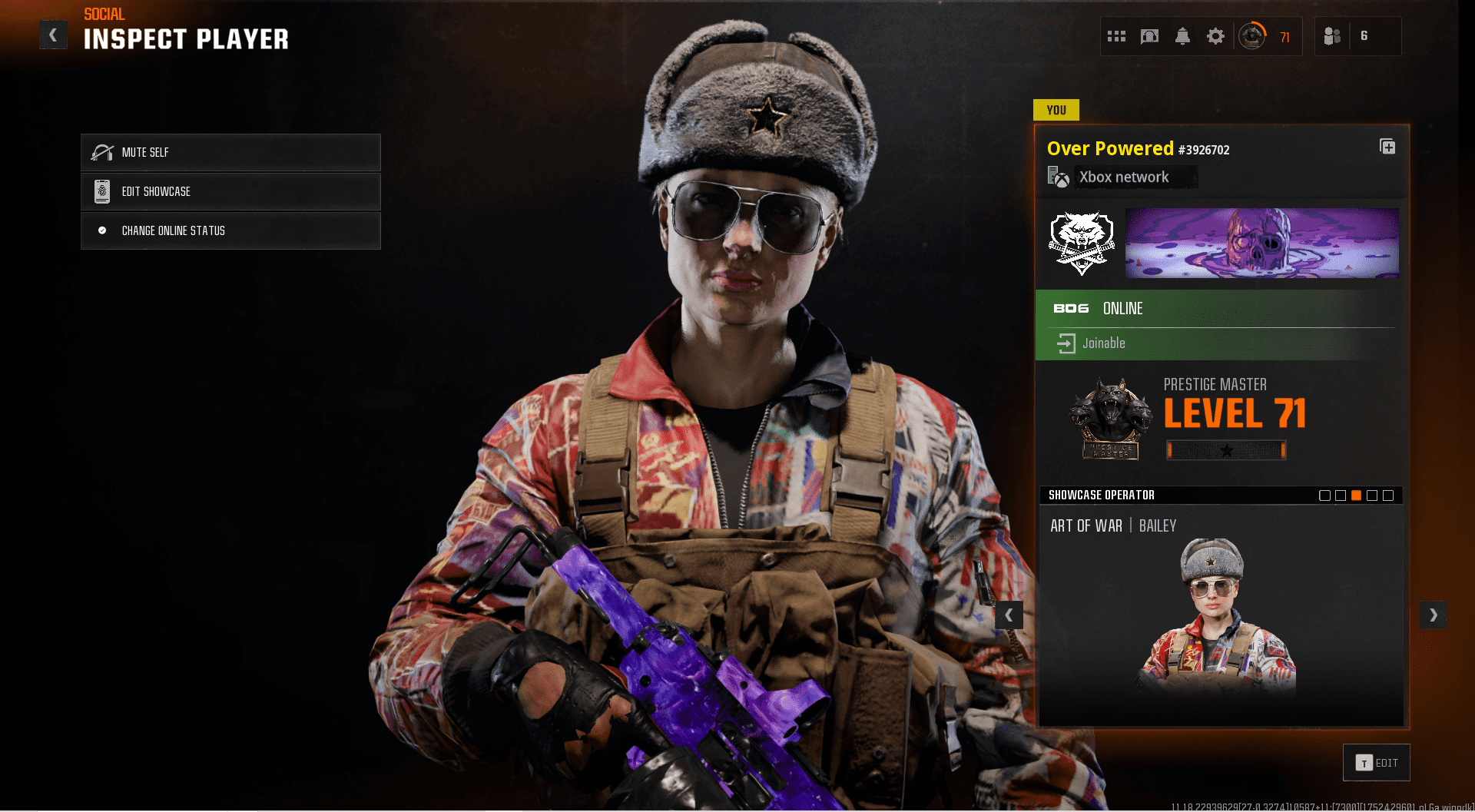Open notifications bell icon
Image resolution: width=1475 pixels, height=812 pixels.
1182,35
